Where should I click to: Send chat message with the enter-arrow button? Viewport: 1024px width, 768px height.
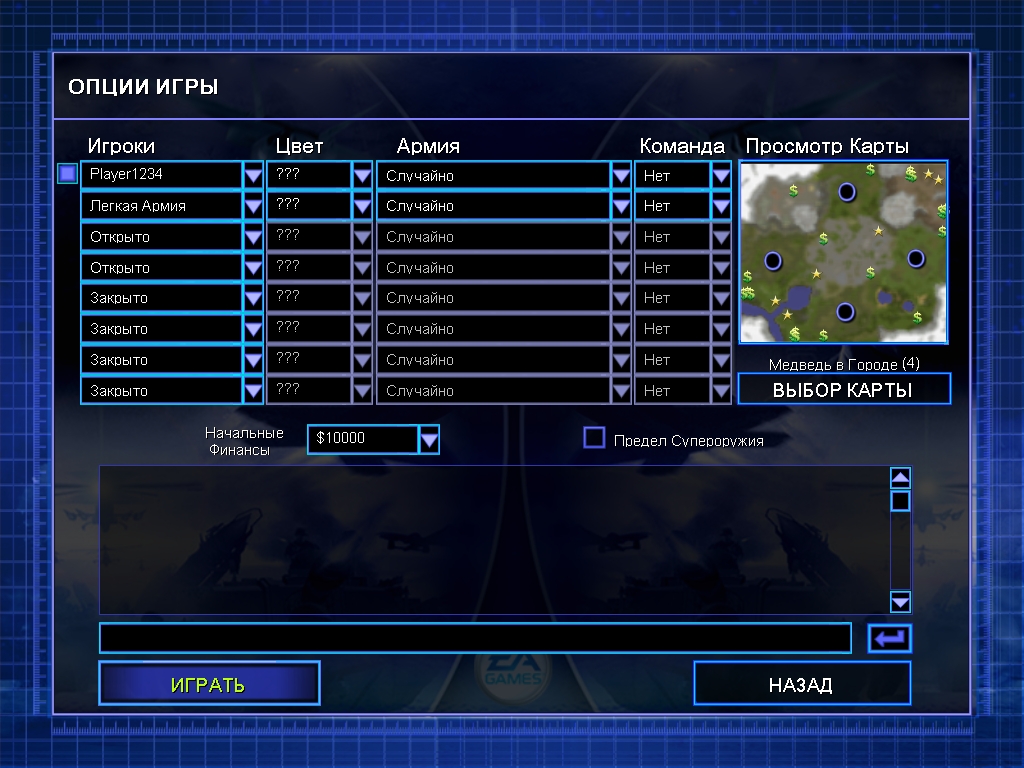(889, 638)
